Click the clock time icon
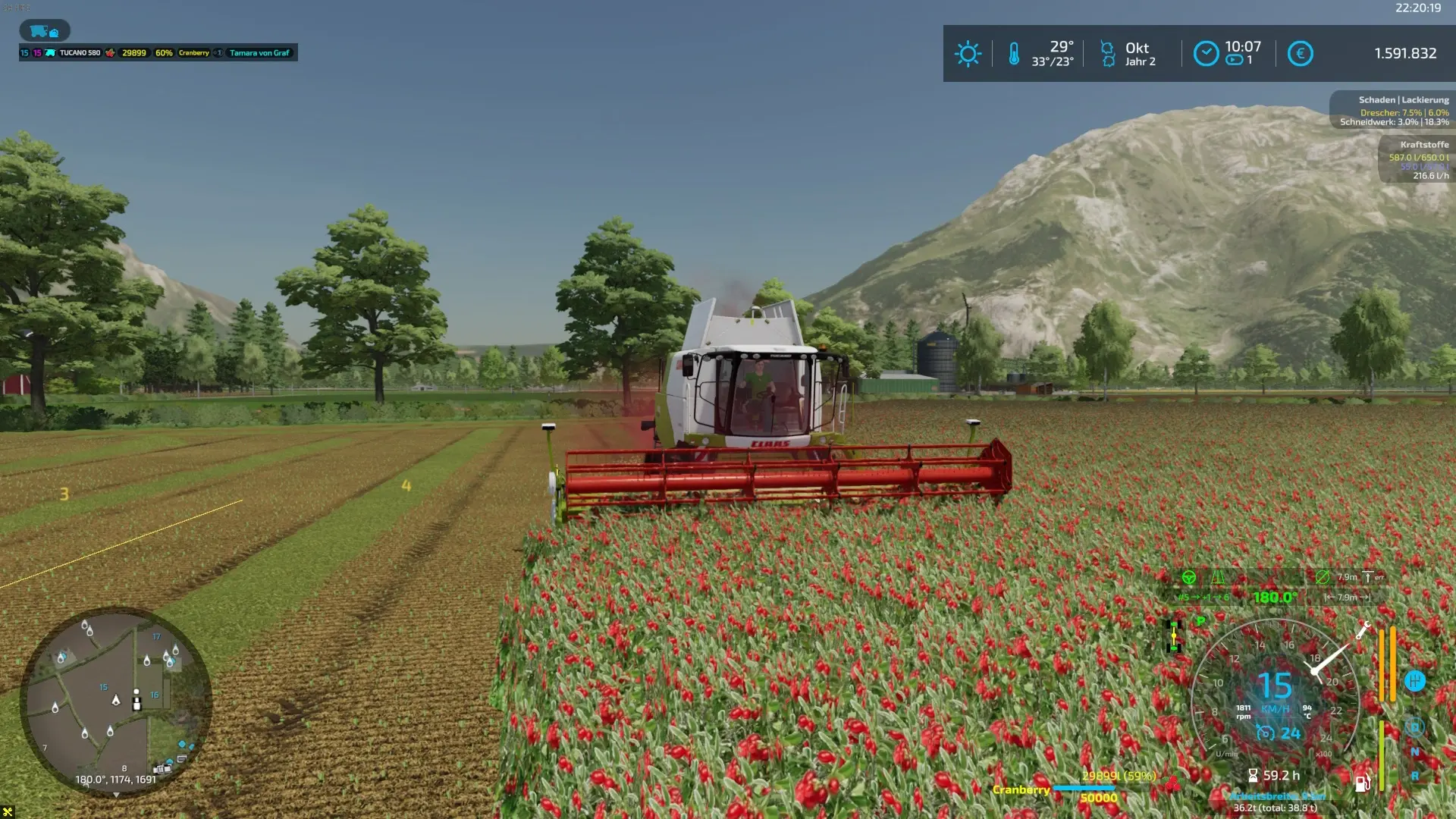This screenshot has height=819, width=1456. click(1206, 54)
